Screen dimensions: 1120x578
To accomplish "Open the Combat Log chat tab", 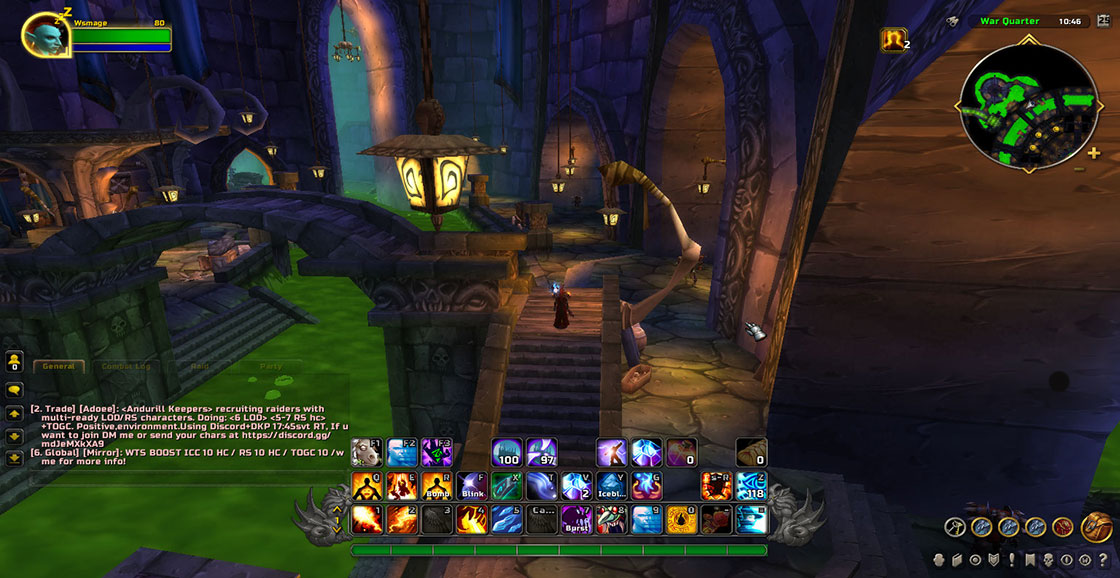I will click(x=126, y=366).
